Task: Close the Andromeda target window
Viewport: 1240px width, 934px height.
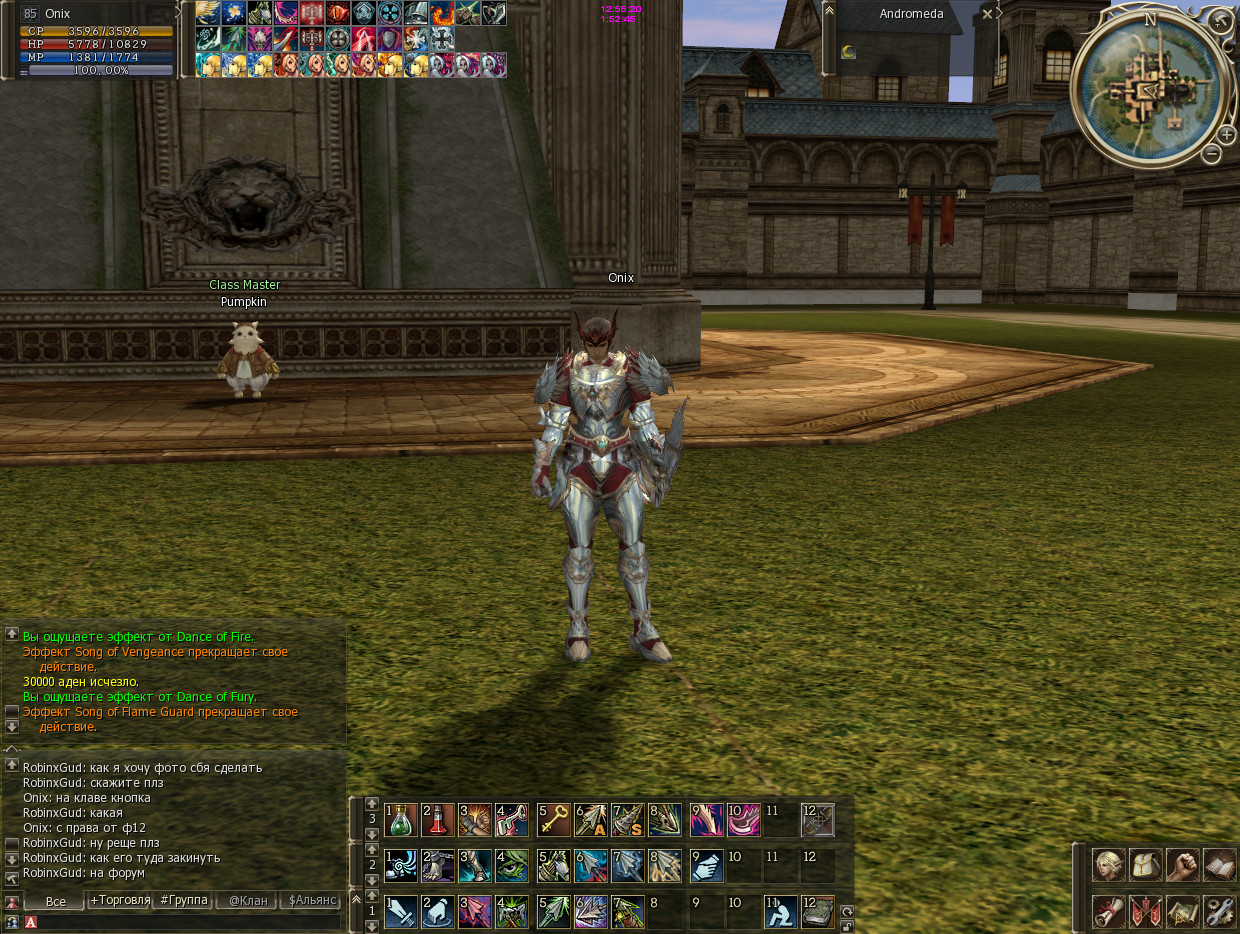Action: coord(987,14)
